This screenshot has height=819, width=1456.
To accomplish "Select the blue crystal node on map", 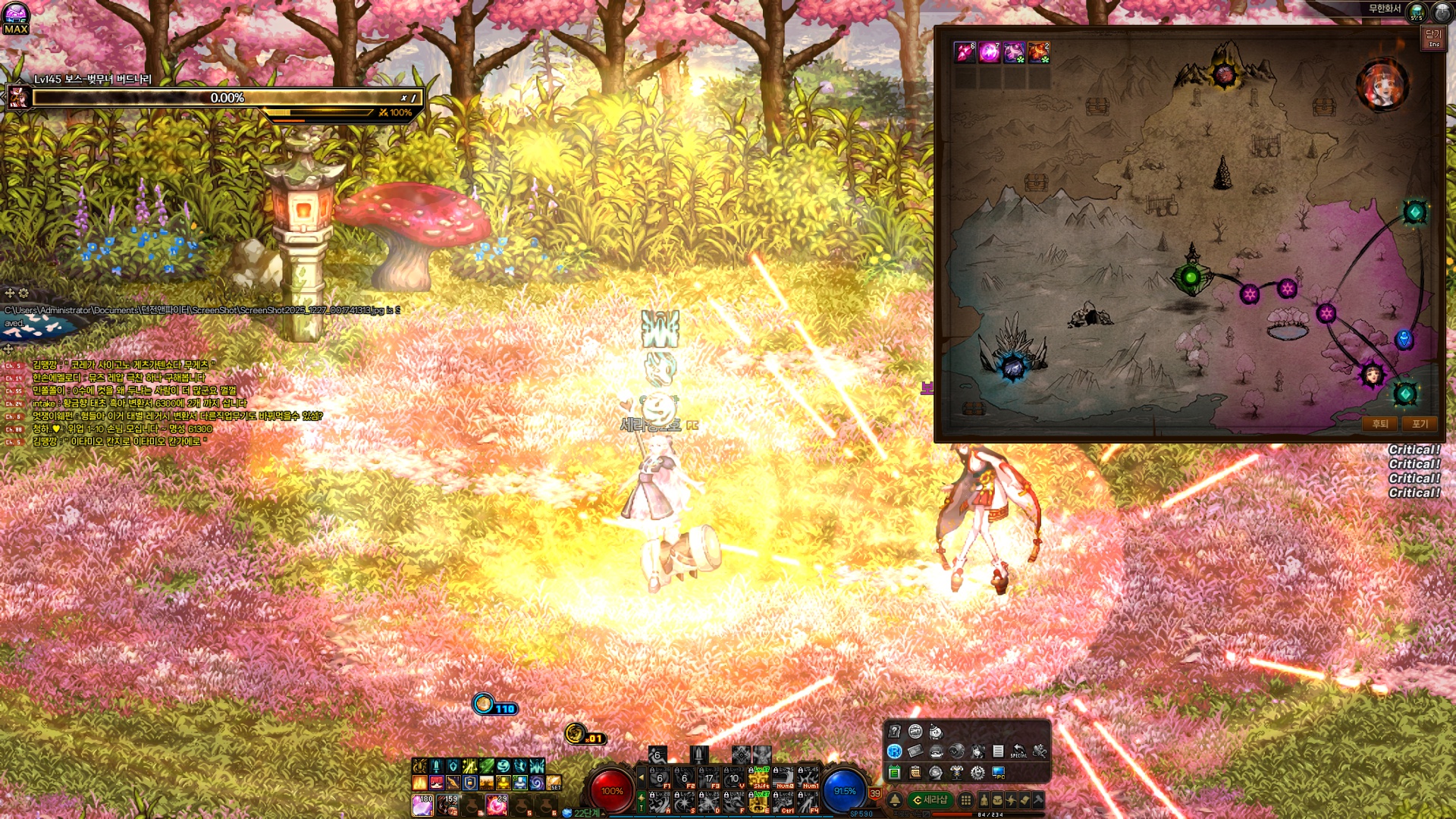I will tap(1013, 367).
